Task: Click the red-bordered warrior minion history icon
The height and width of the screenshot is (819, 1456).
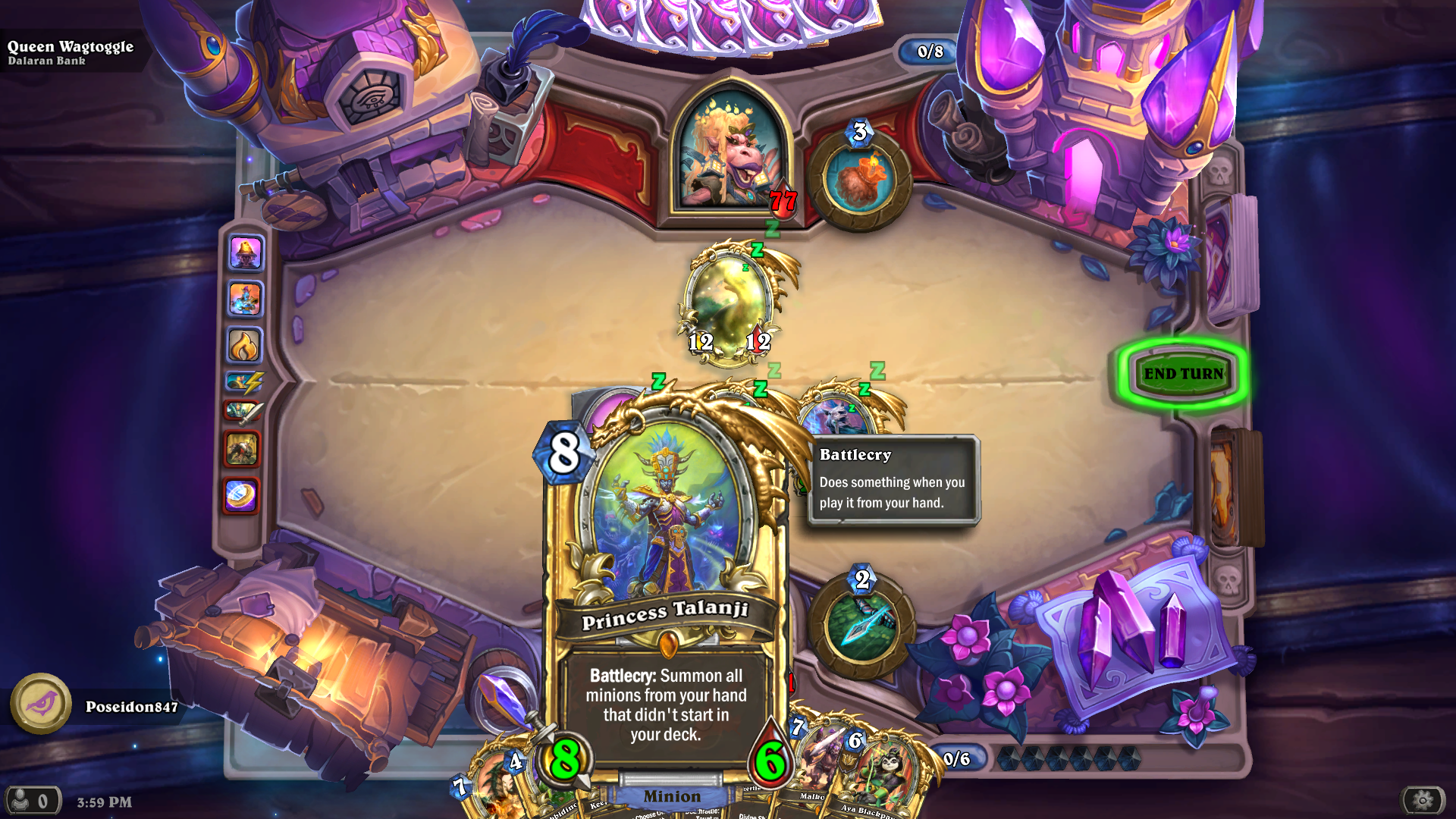Action: pos(241,447)
